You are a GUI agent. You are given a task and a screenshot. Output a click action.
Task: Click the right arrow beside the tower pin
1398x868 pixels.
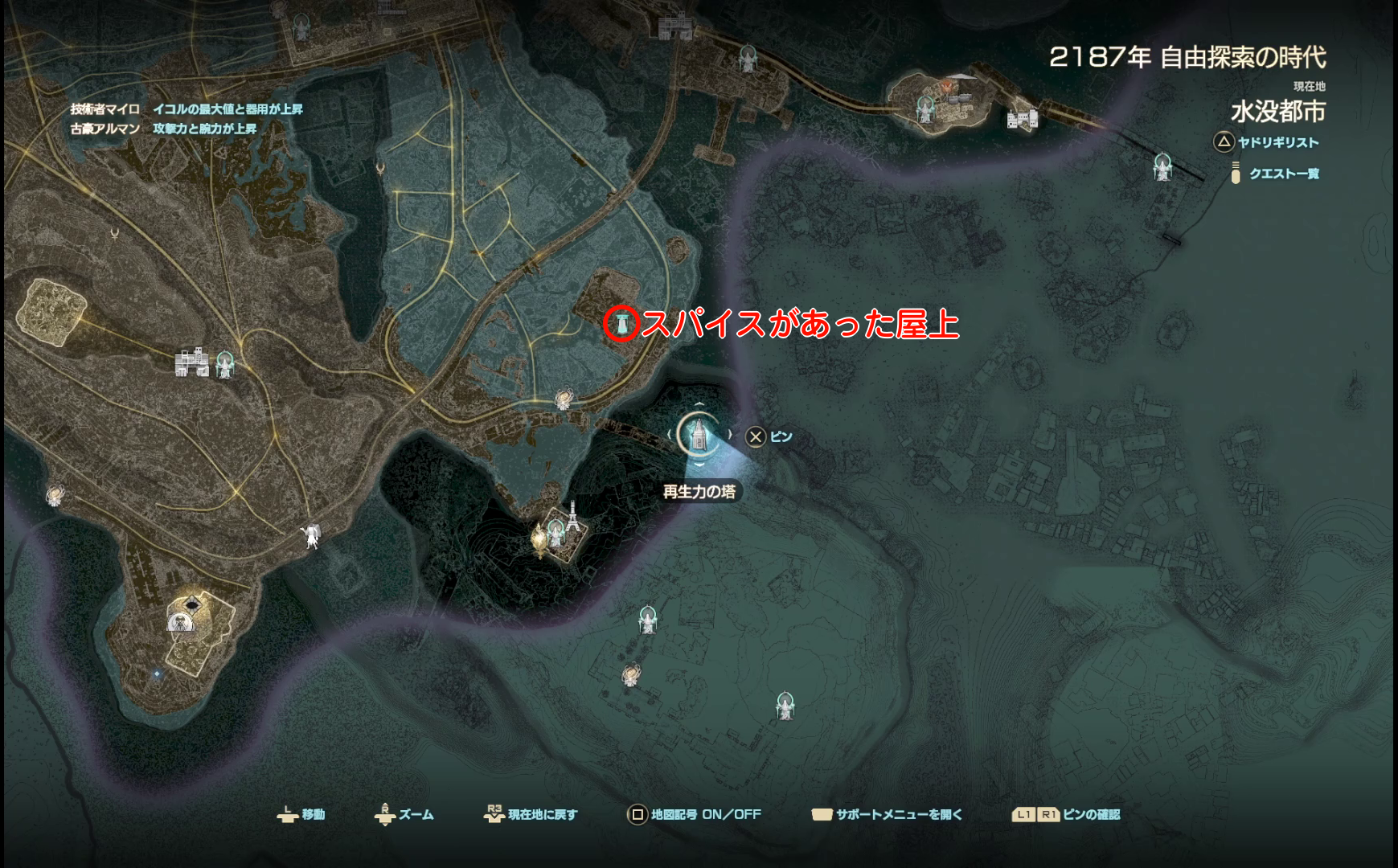point(730,434)
